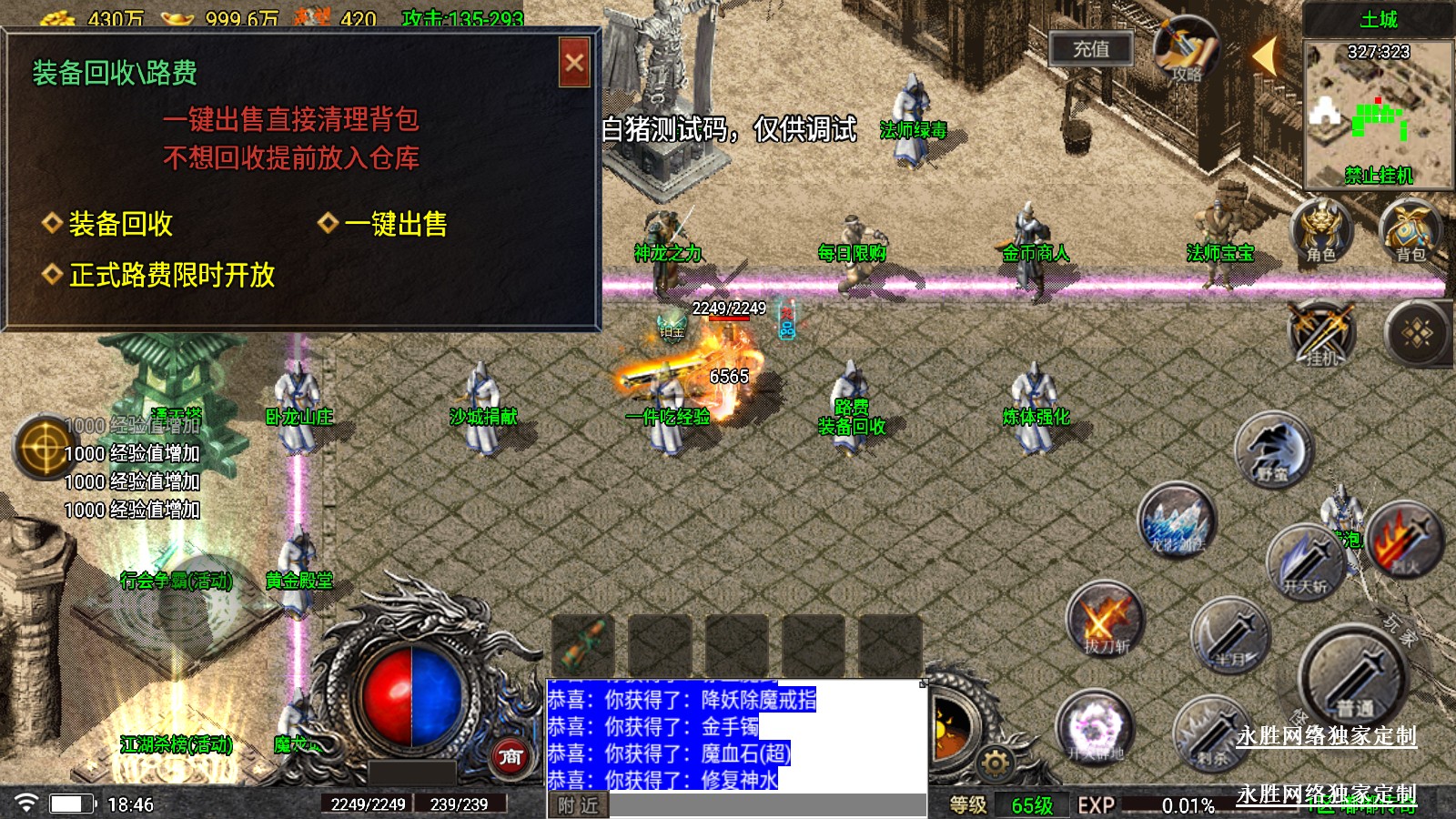Click the yellow arrow collapse button

tap(1264, 55)
